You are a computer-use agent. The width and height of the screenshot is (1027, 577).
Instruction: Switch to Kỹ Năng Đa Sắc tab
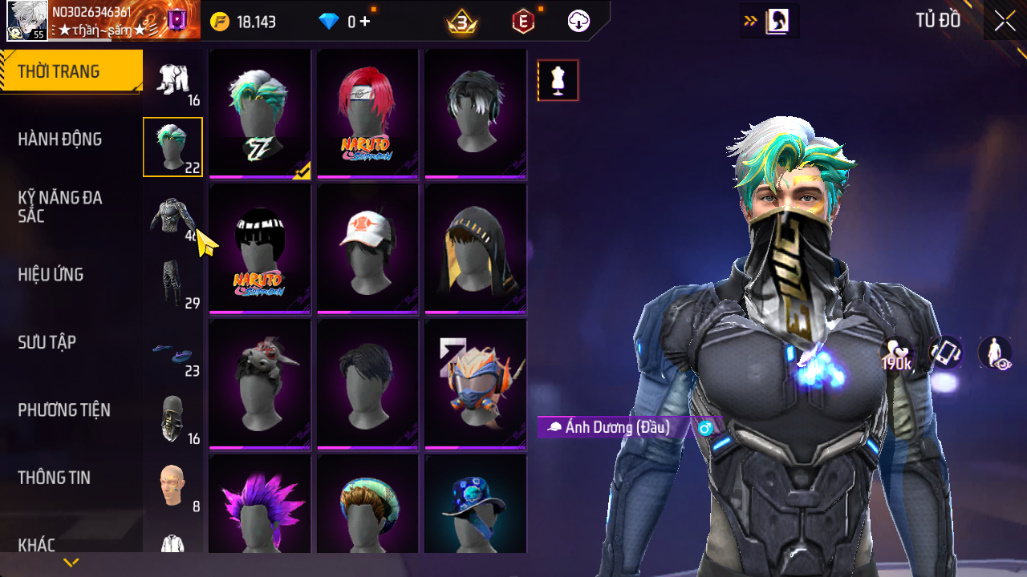coord(60,206)
